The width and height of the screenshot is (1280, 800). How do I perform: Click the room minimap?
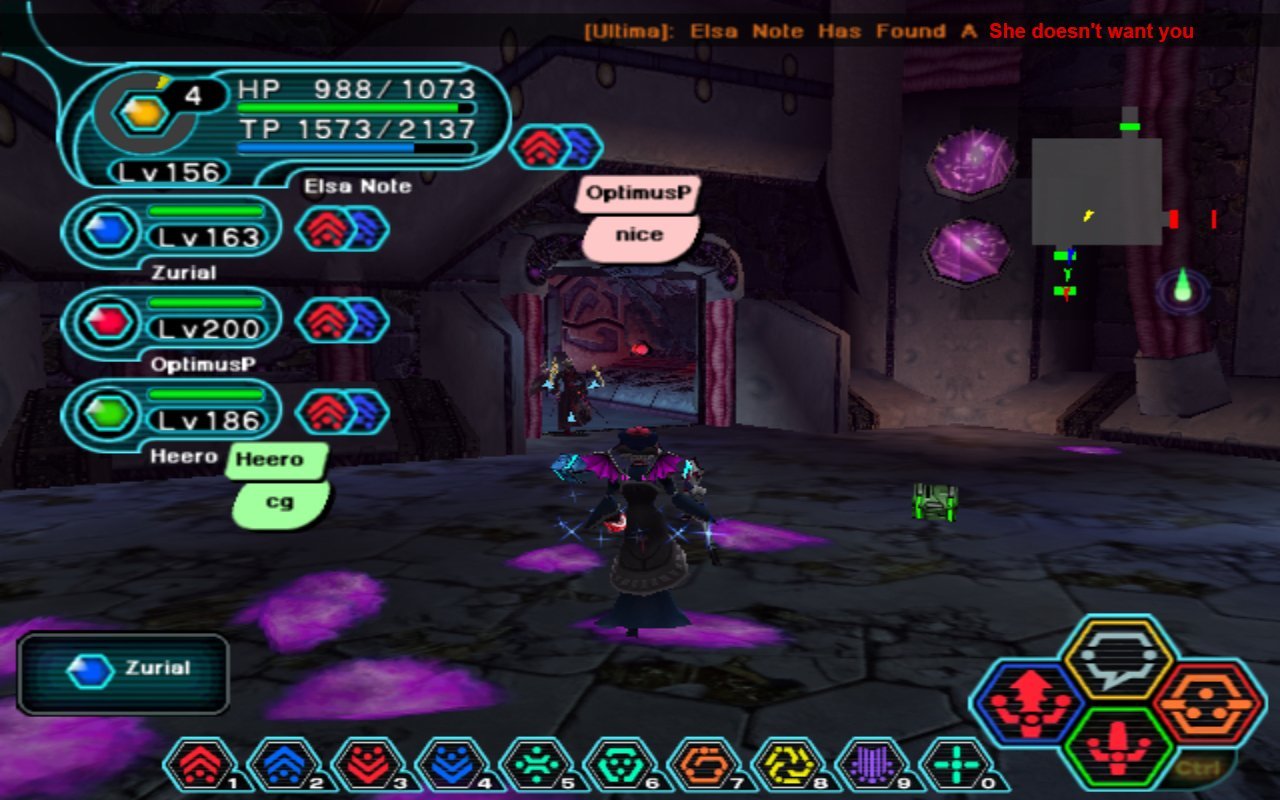tap(1096, 192)
